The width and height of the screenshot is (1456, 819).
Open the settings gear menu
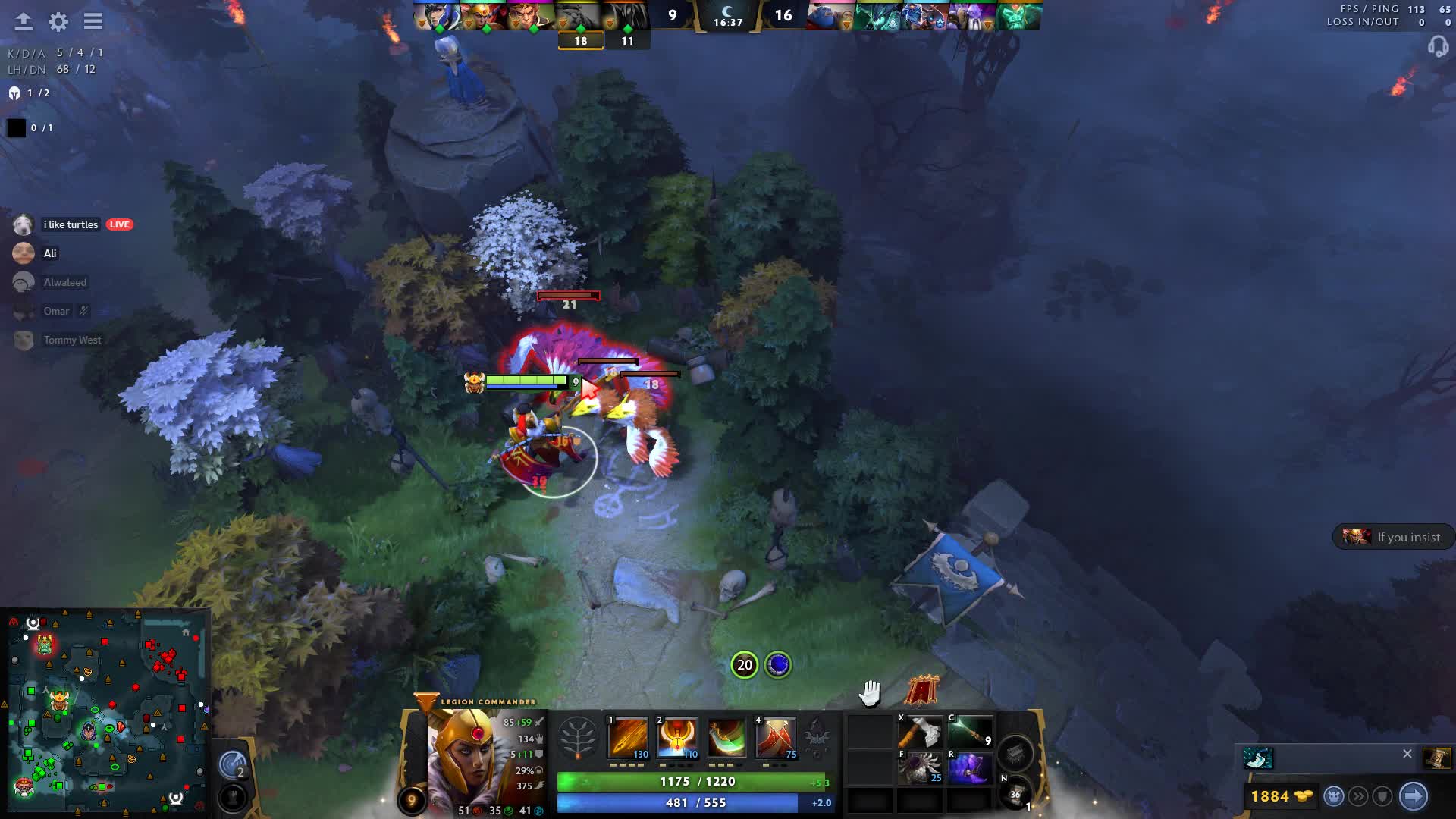click(x=58, y=22)
